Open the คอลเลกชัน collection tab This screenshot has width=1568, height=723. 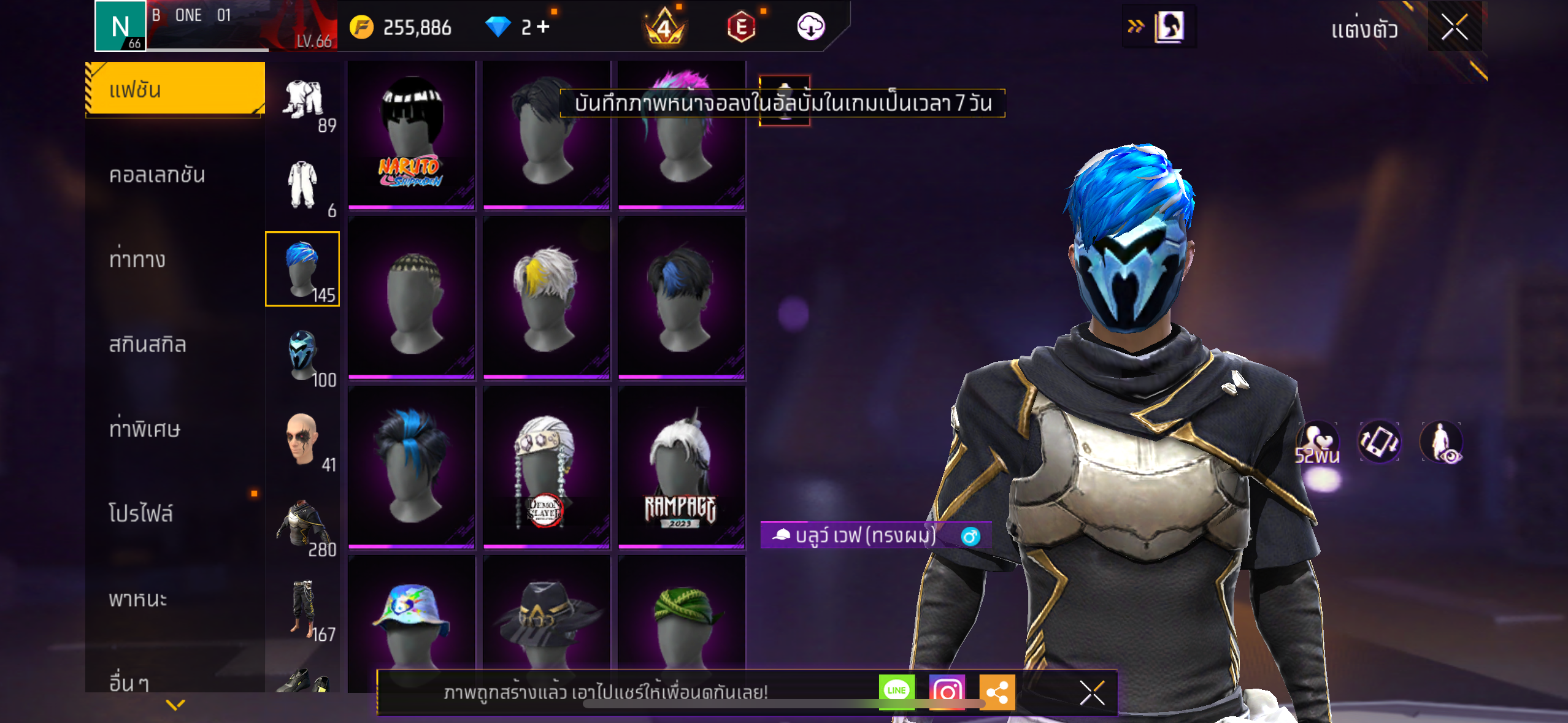[157, 175]
